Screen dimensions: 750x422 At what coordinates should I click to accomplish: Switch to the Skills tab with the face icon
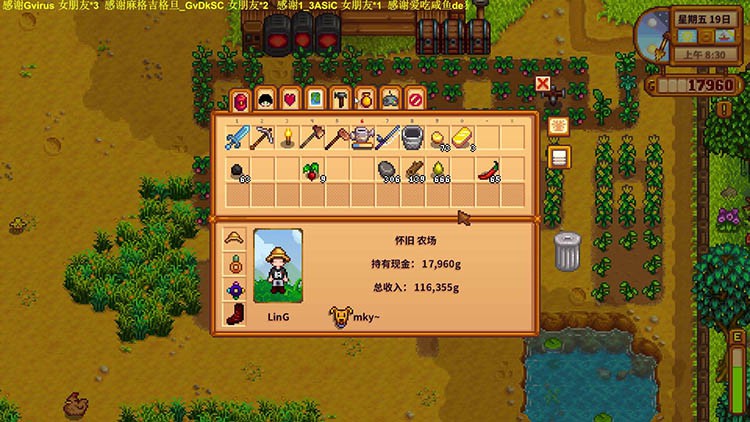click(x=265, y=99)
